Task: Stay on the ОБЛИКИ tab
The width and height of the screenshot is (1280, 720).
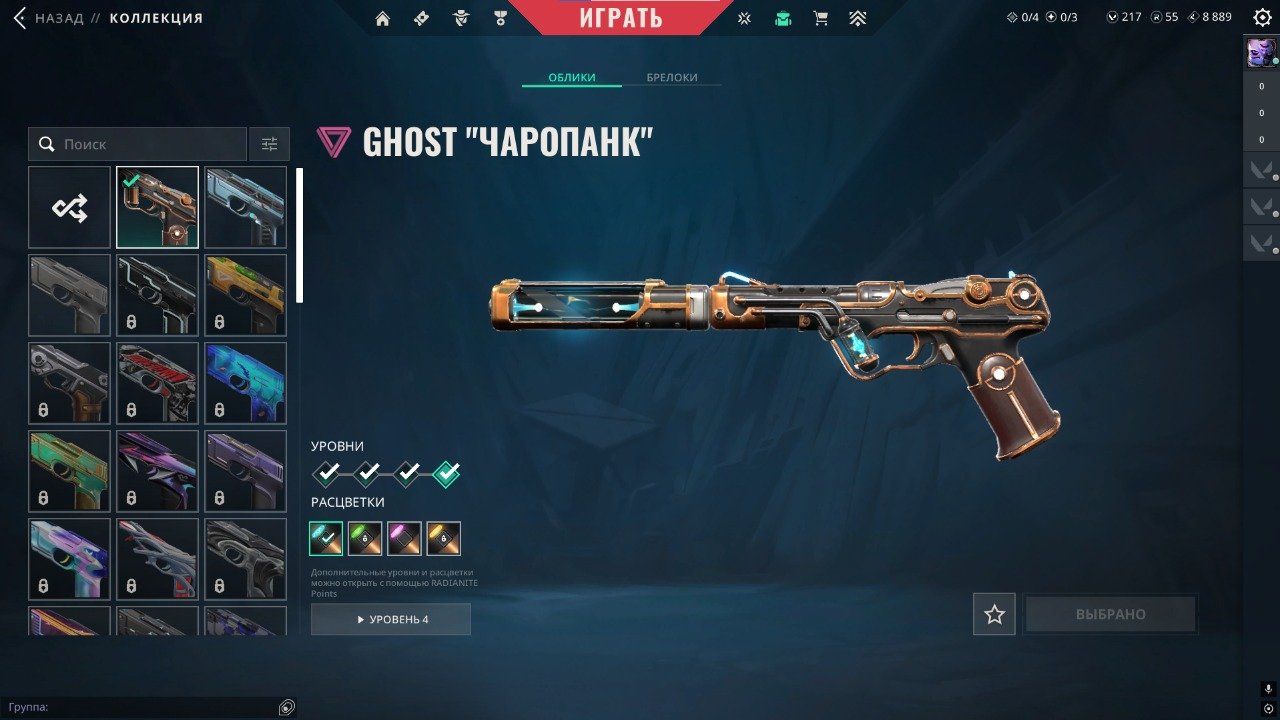Action: point(571,77)
